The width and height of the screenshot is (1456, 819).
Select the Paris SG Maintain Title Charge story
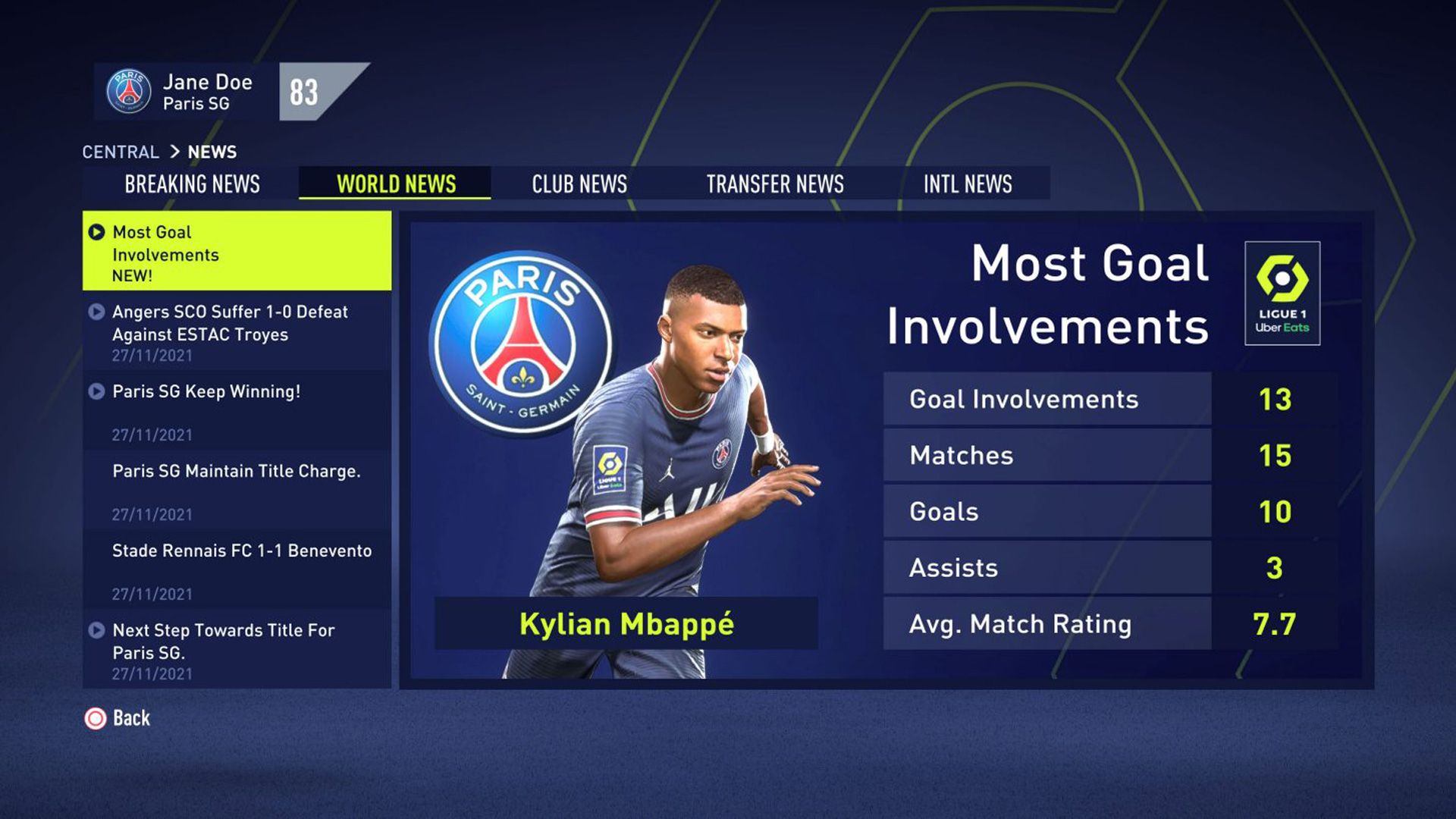tap(235, 472)
